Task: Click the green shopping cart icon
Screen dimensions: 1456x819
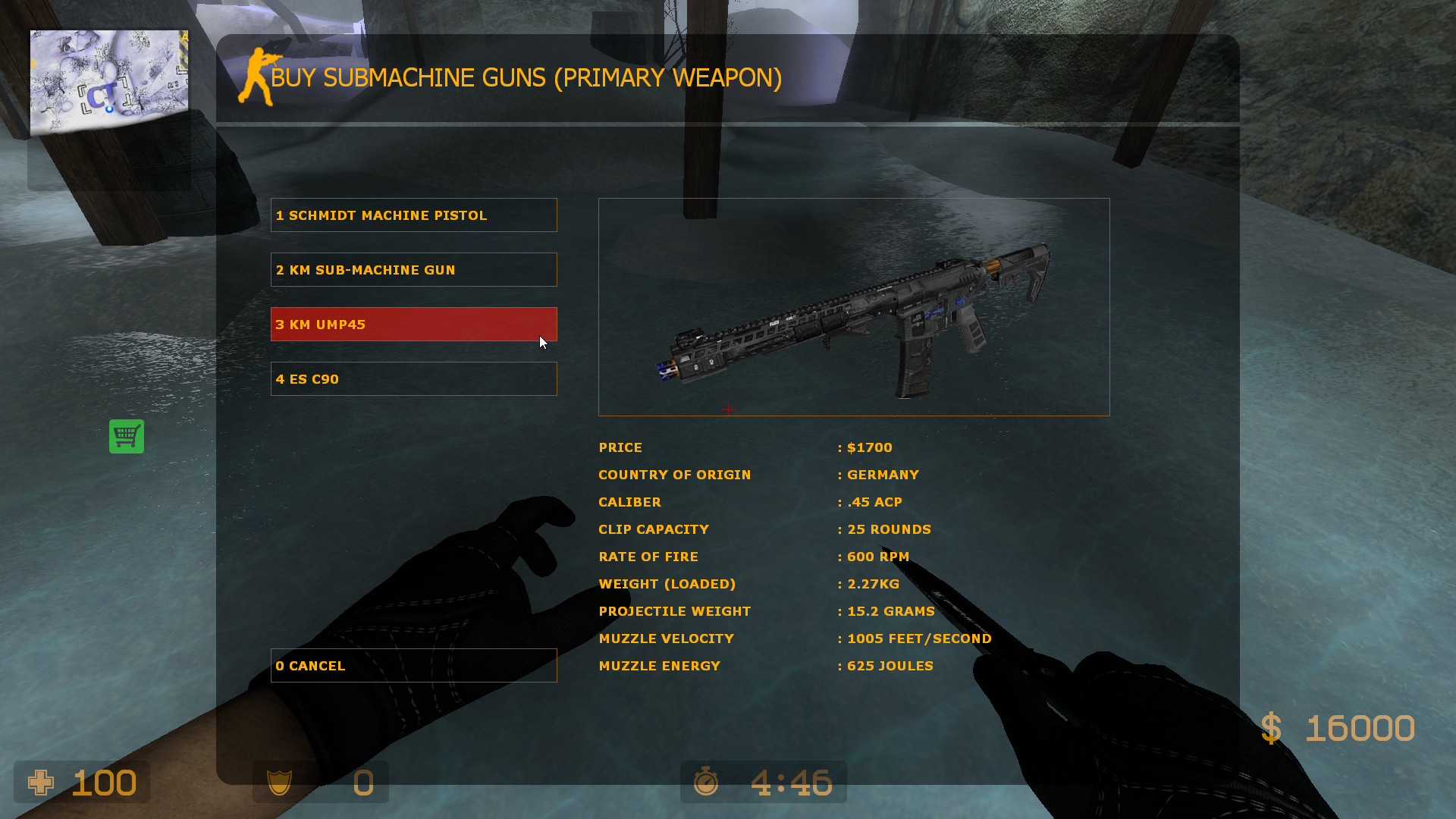Action: pos(126,437)
